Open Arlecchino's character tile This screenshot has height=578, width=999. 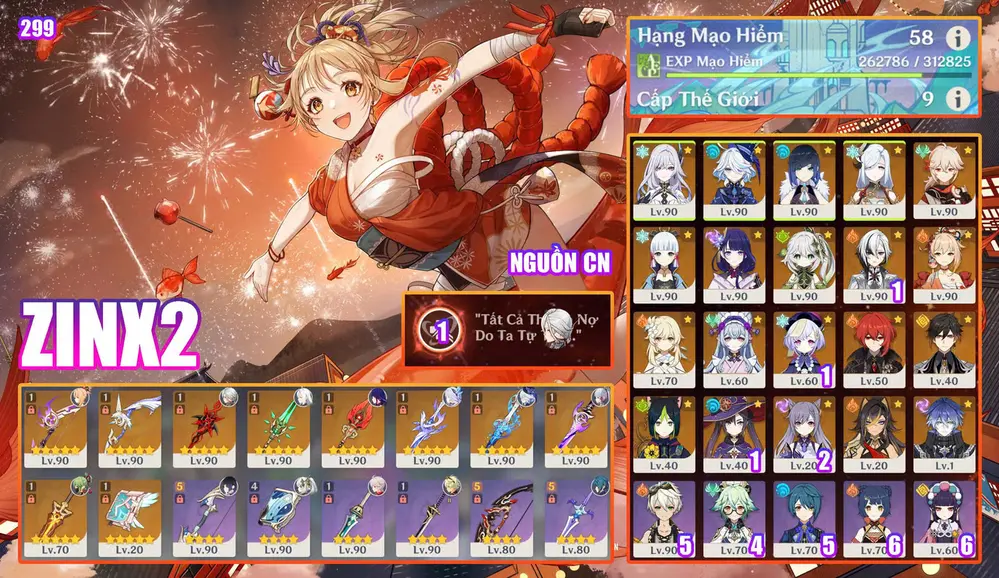click(874, 263)
